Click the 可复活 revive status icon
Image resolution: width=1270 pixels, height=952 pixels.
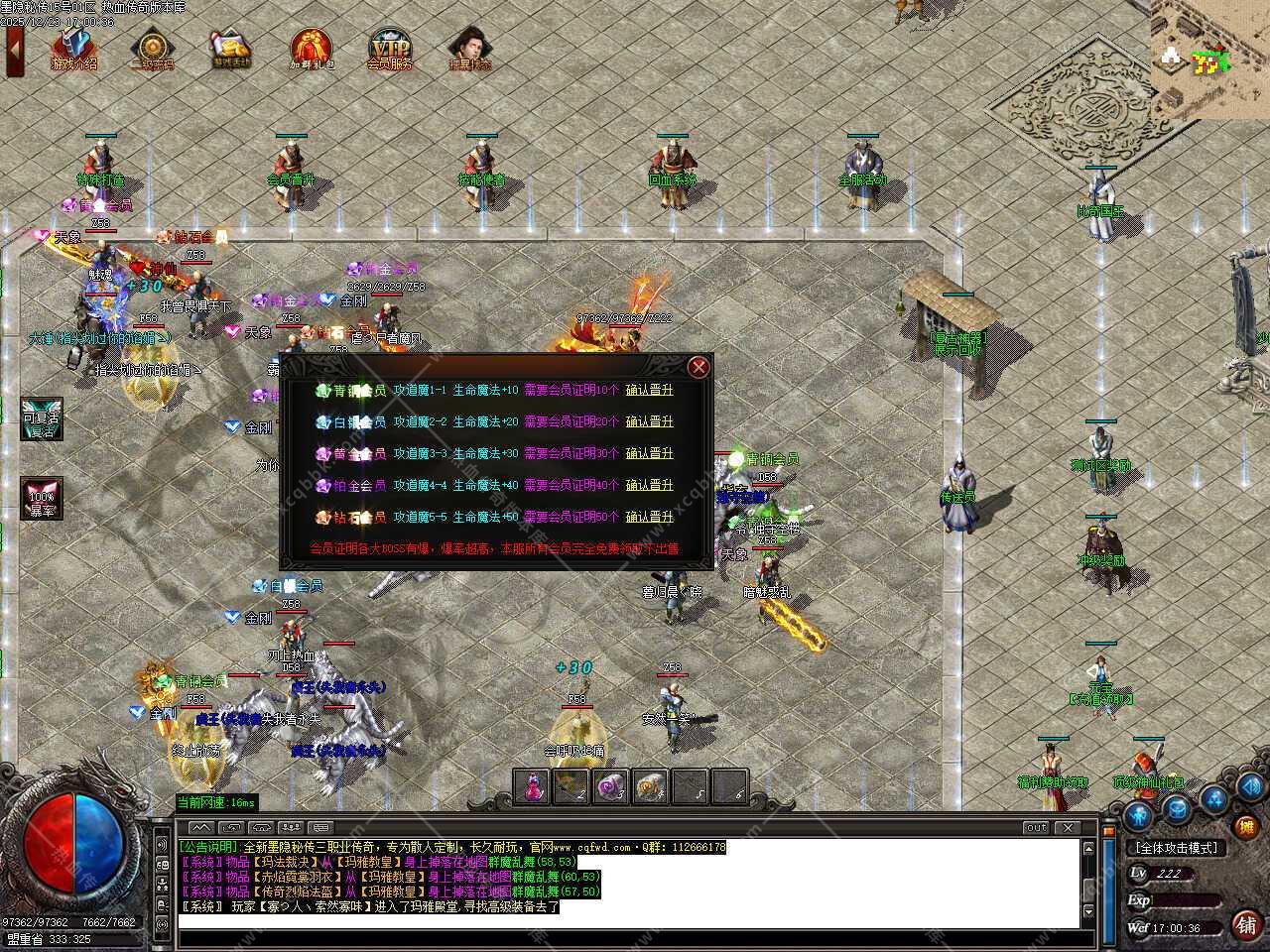(42, 420)
